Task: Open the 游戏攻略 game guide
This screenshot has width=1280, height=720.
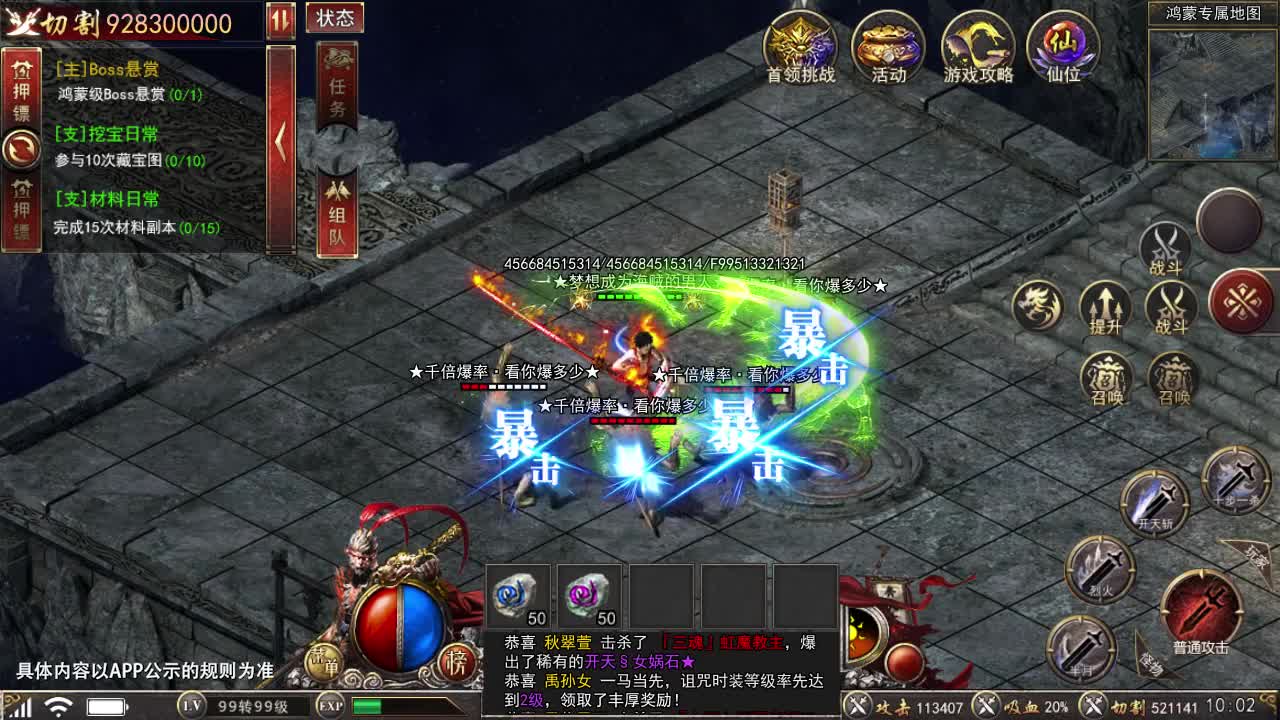Action: point(978,47)
